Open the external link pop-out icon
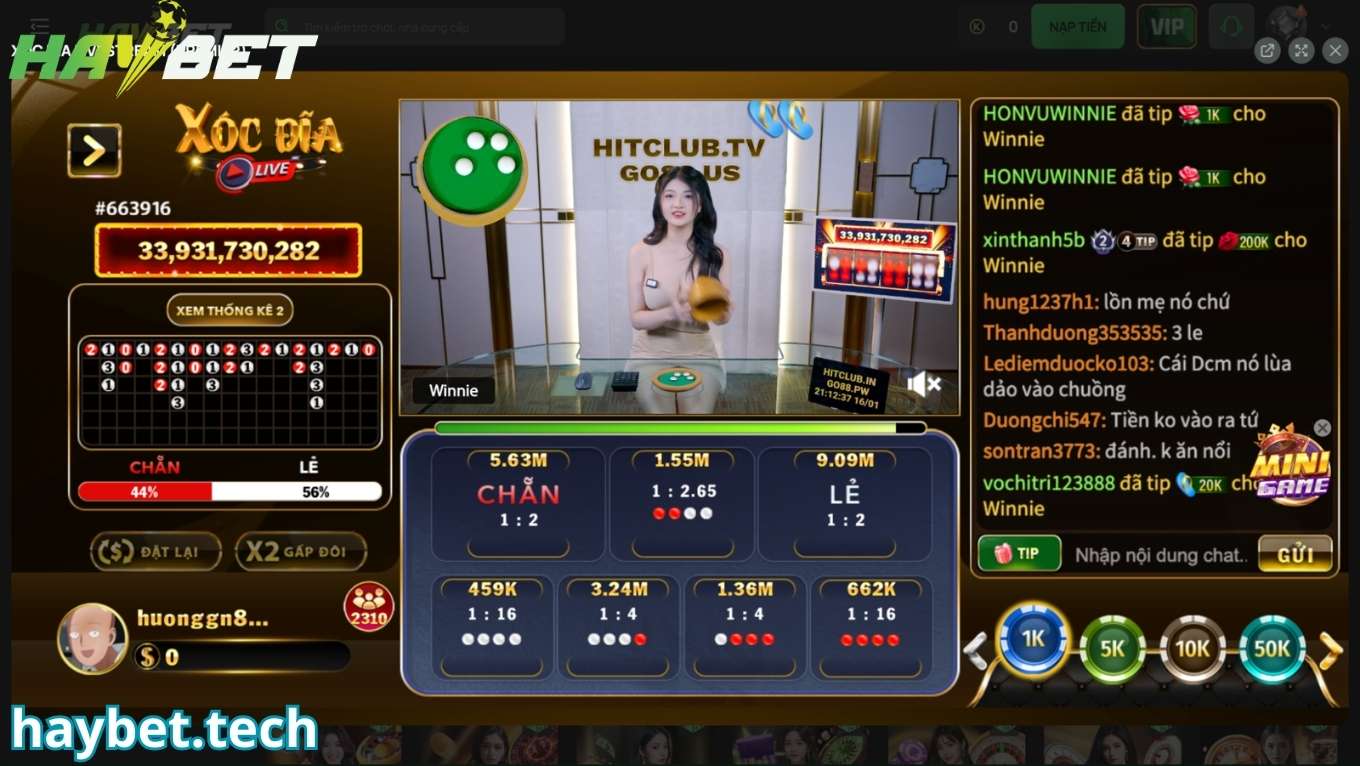The width and height of the screenshot is (1360, 766). tap(1268, 50)
